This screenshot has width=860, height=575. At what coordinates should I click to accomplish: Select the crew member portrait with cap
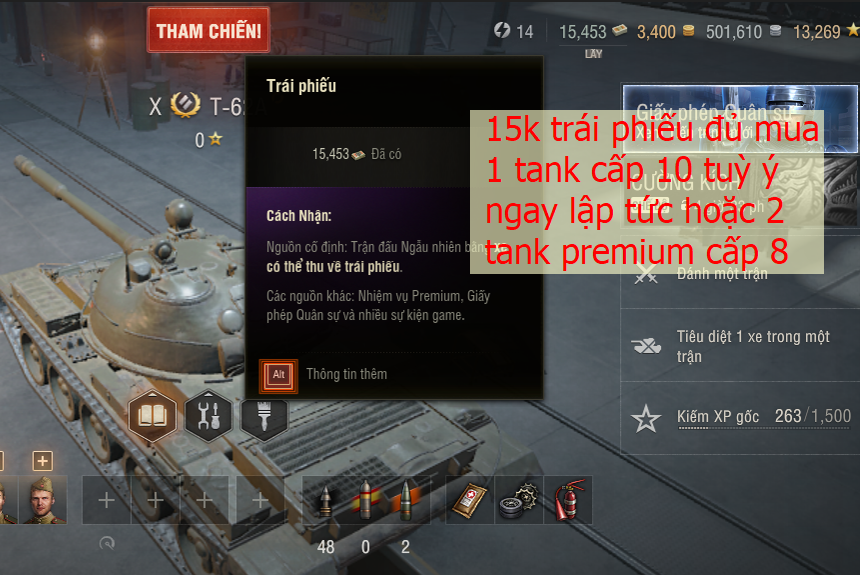click(42, 500)
